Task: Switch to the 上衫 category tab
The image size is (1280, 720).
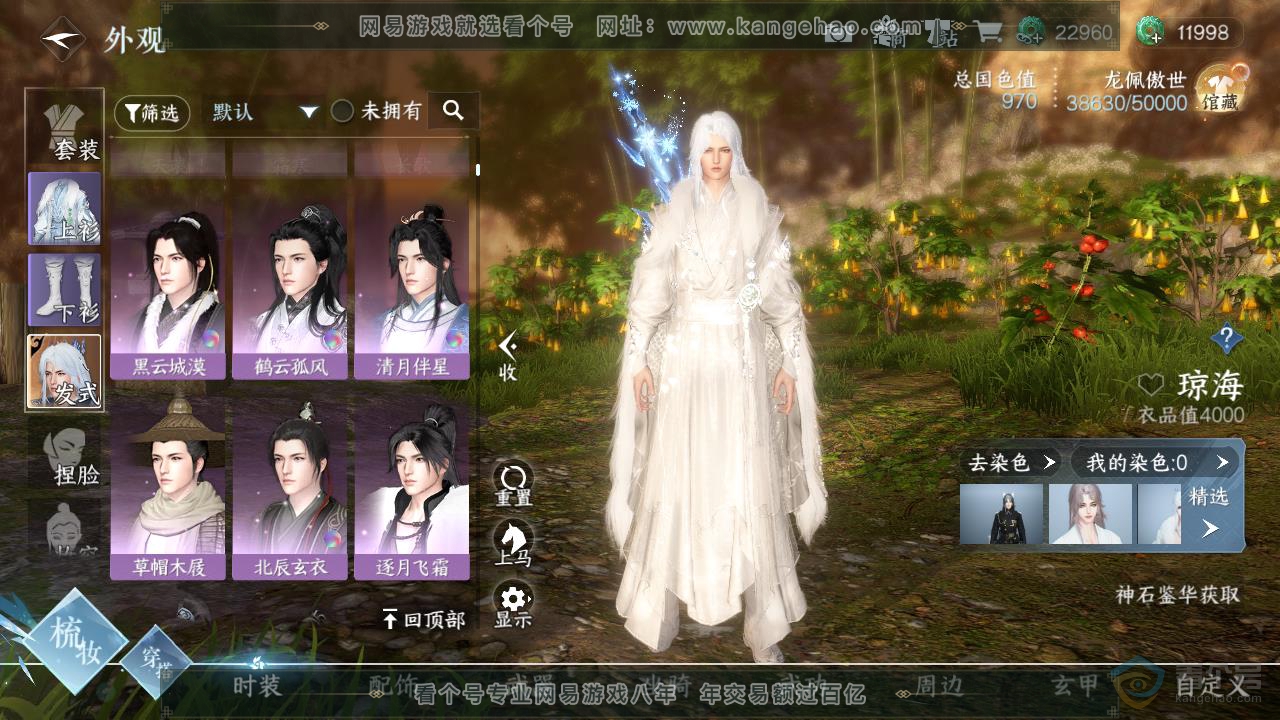Action: [65, 208]
